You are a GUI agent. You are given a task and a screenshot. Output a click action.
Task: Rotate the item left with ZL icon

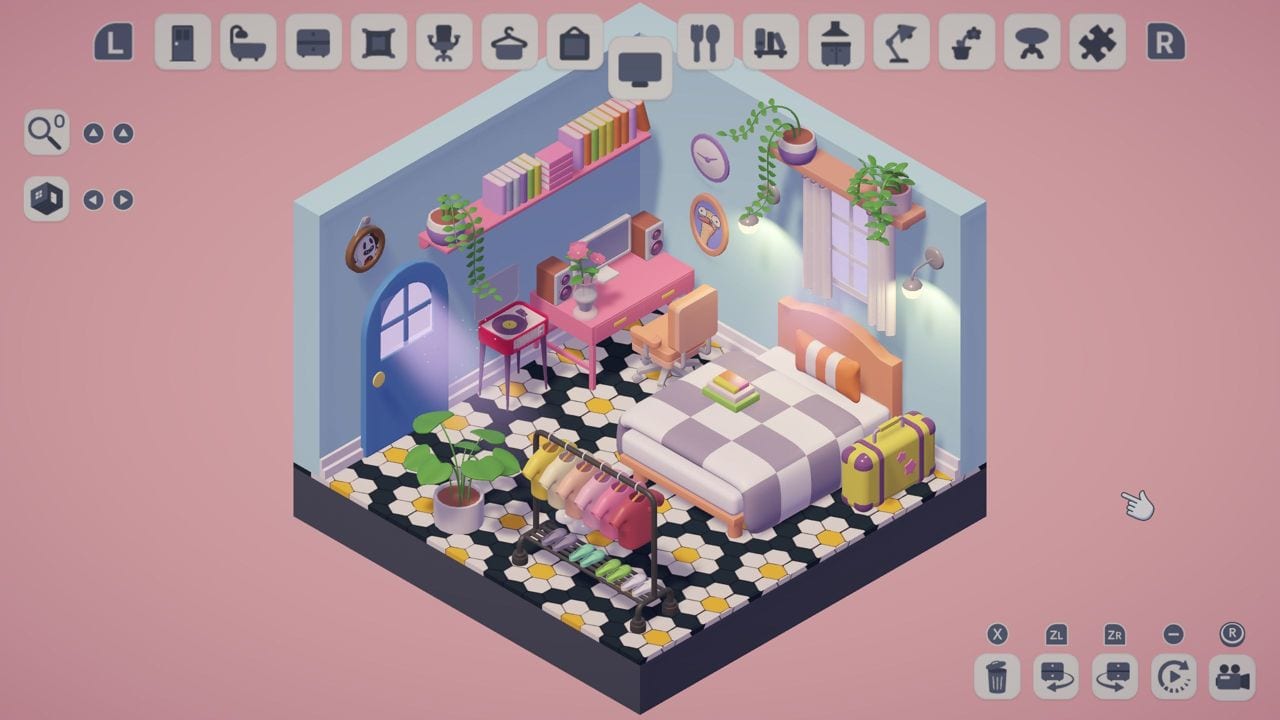click(1057, 677)
